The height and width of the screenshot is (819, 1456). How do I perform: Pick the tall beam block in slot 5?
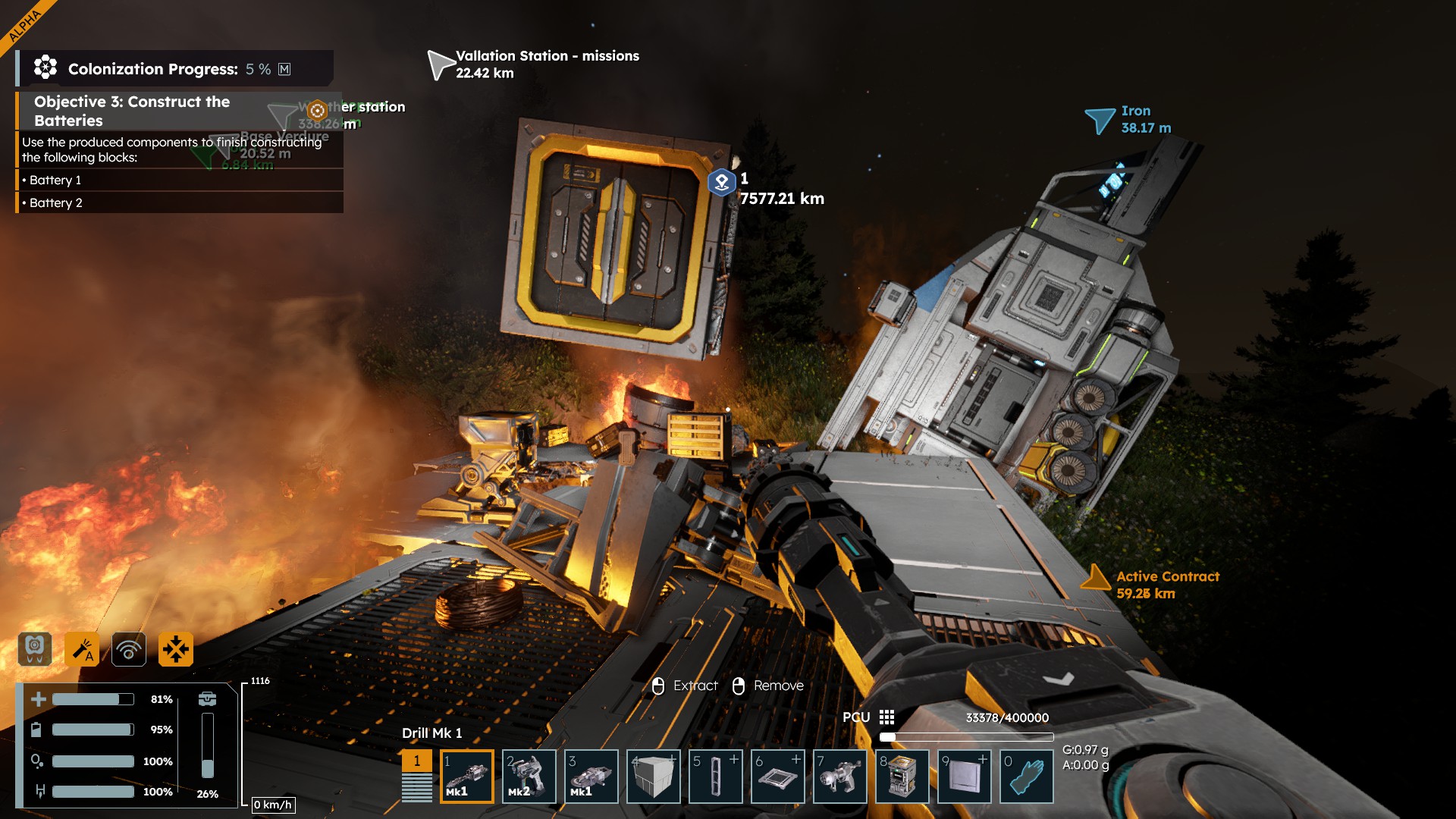click(x=716, y=776)
